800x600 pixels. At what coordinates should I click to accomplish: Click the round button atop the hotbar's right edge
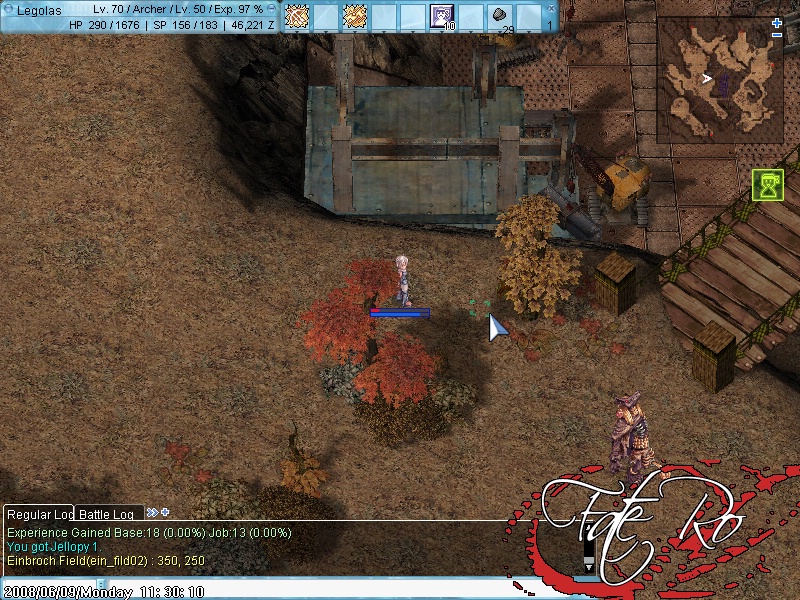550,5
